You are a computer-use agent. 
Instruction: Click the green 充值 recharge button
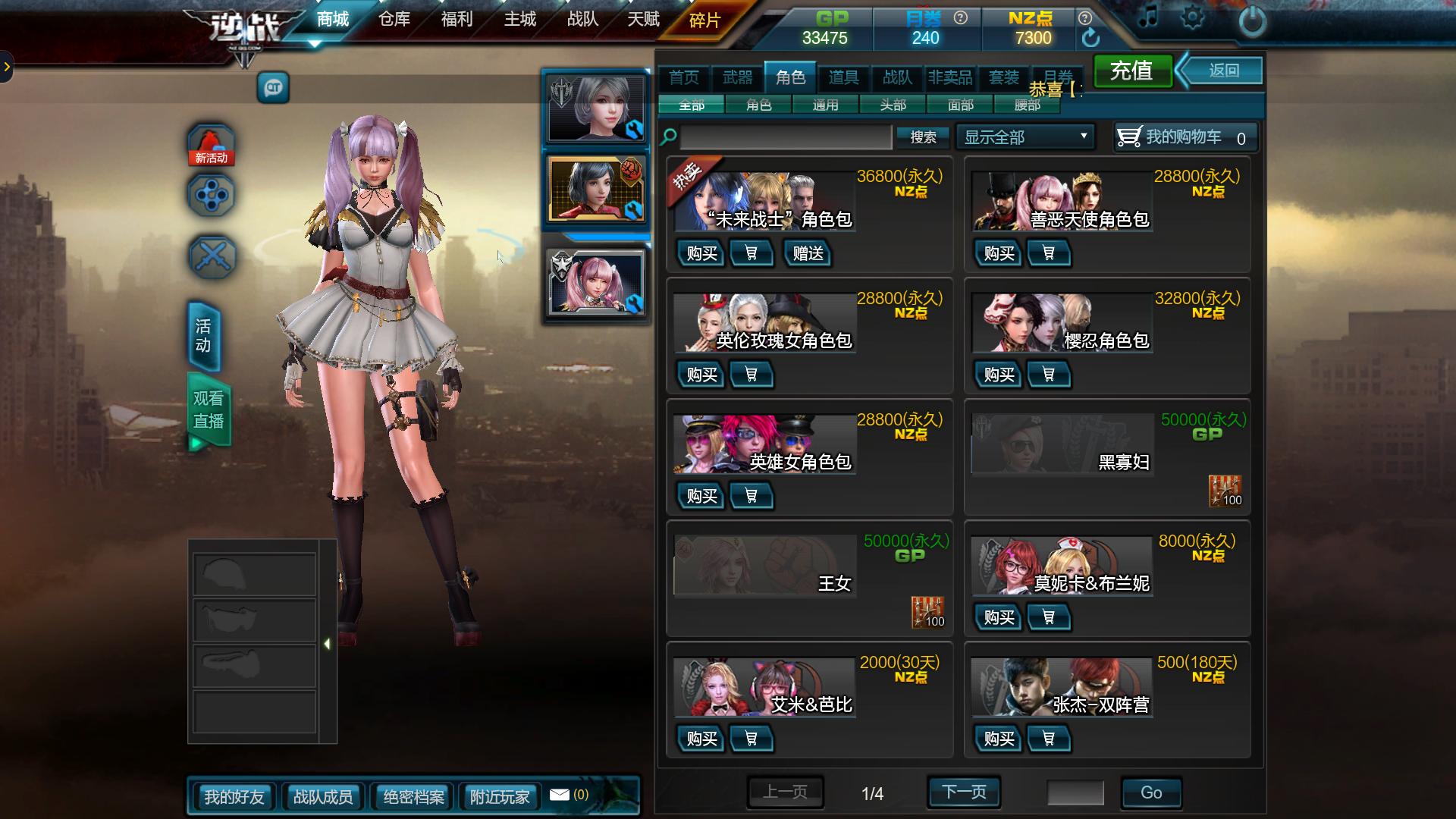pyautogui.click(x=1131, y=71)
